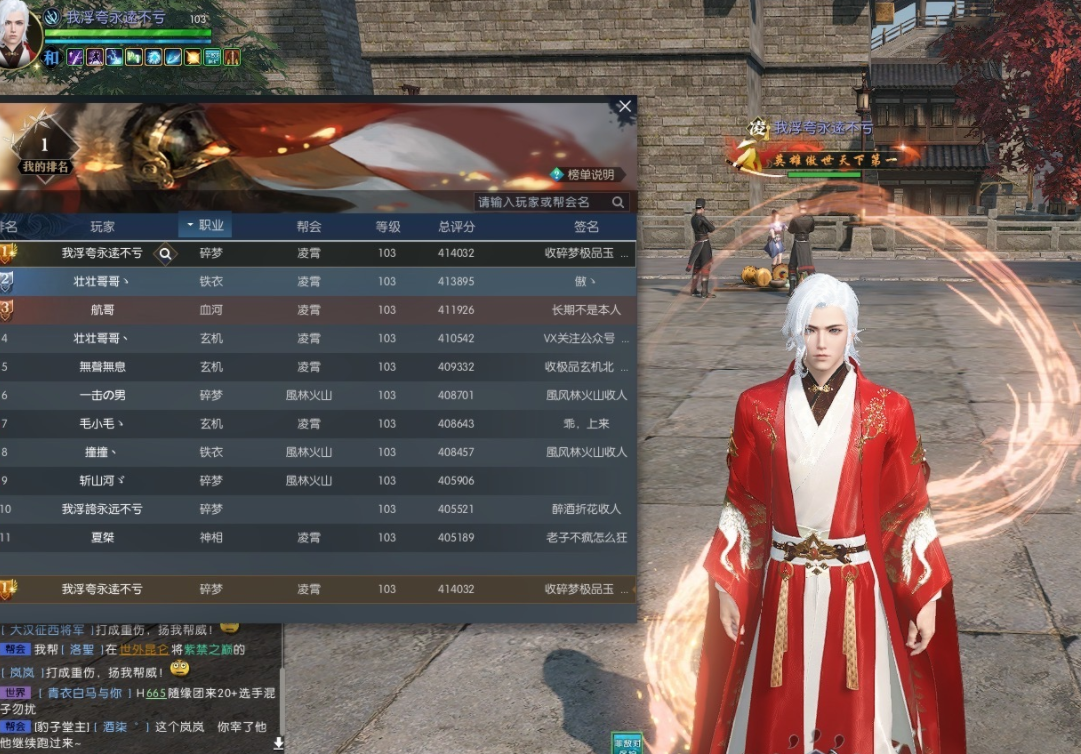This screenshot has width=1081, height=754.
Task: Select 航哥's leaderboard row
Action: [x=316, y=310]
